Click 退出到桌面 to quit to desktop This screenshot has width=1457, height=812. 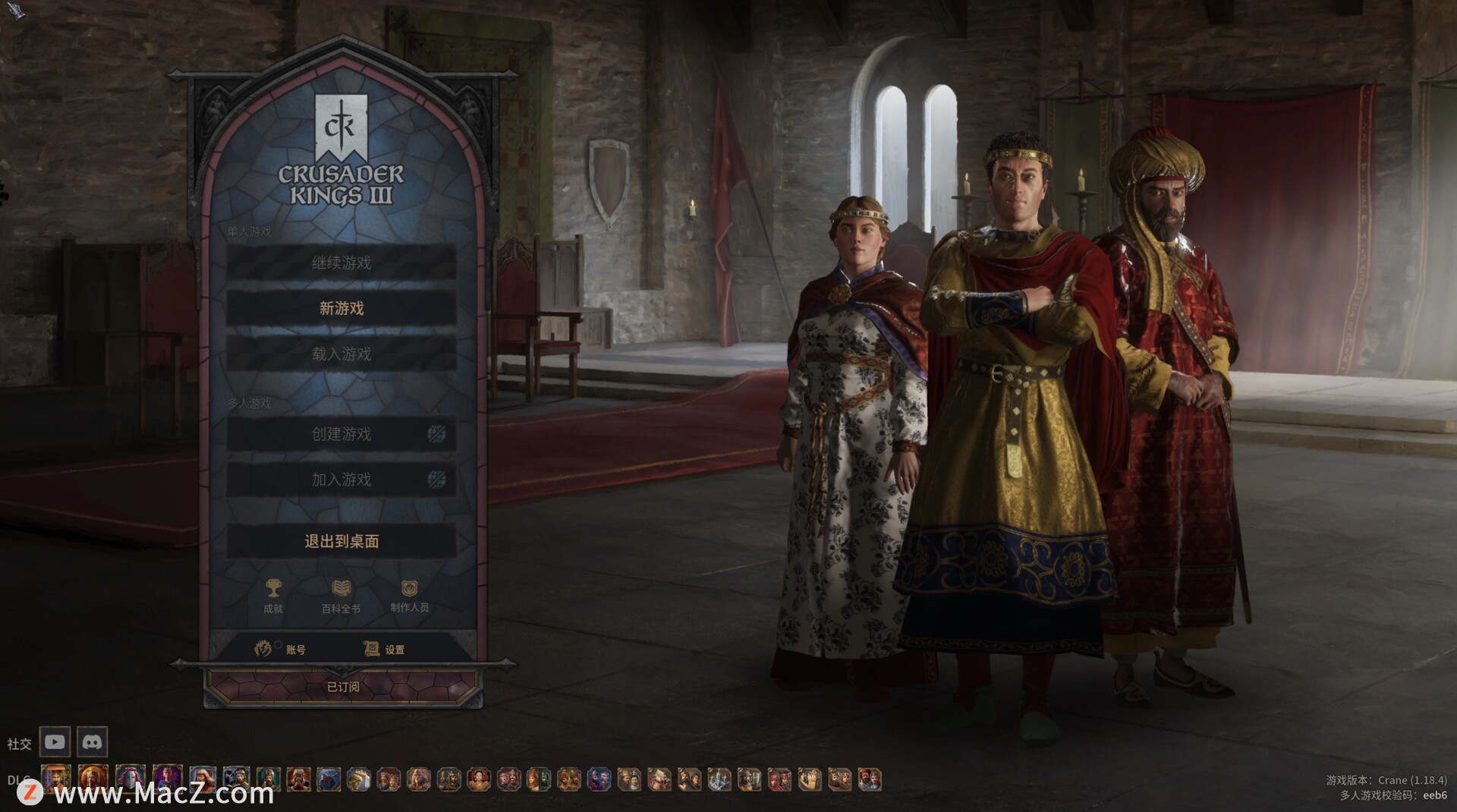click(x=341, y=541)
